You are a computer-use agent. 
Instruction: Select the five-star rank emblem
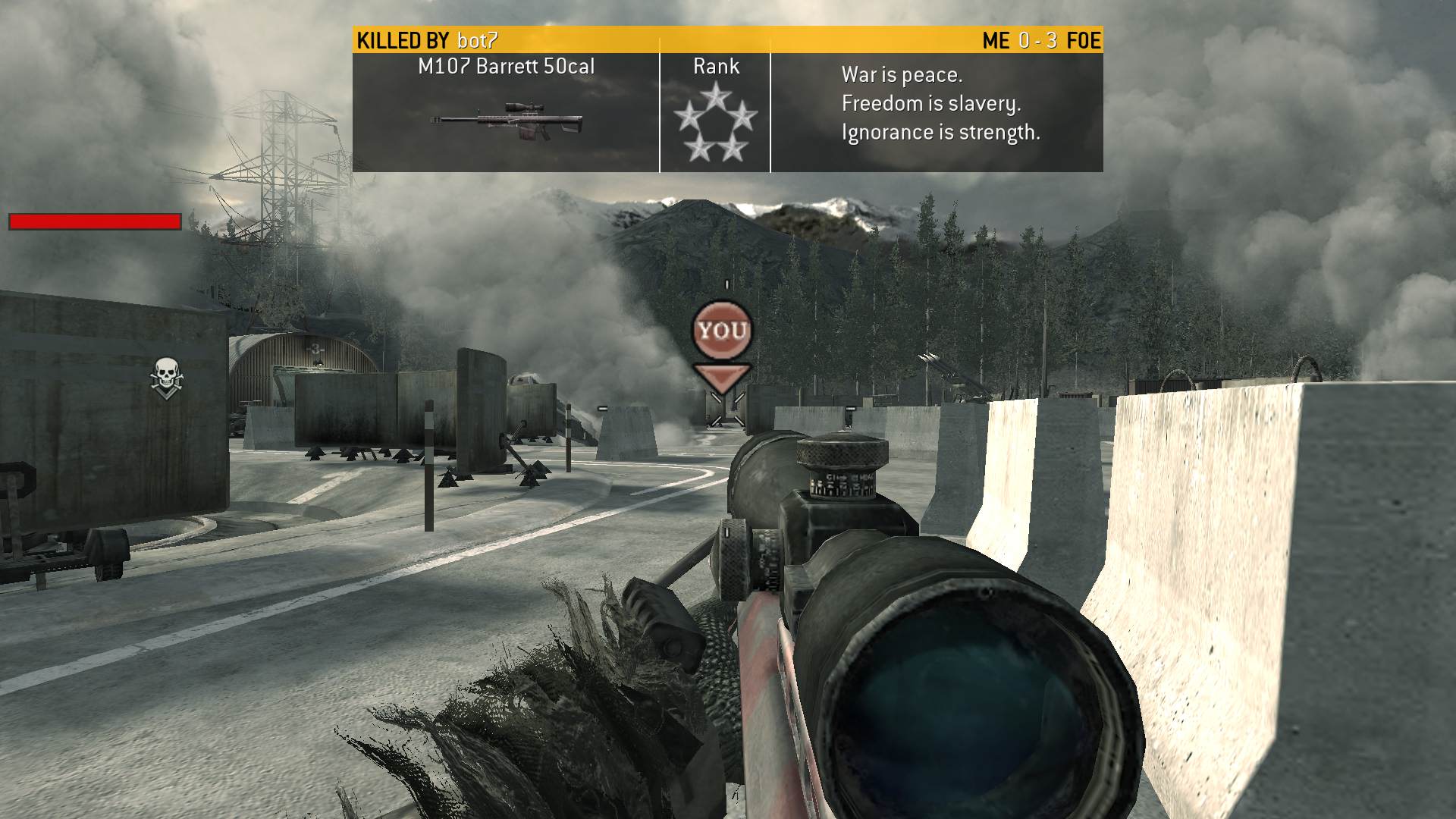click(x=715, y=124)
